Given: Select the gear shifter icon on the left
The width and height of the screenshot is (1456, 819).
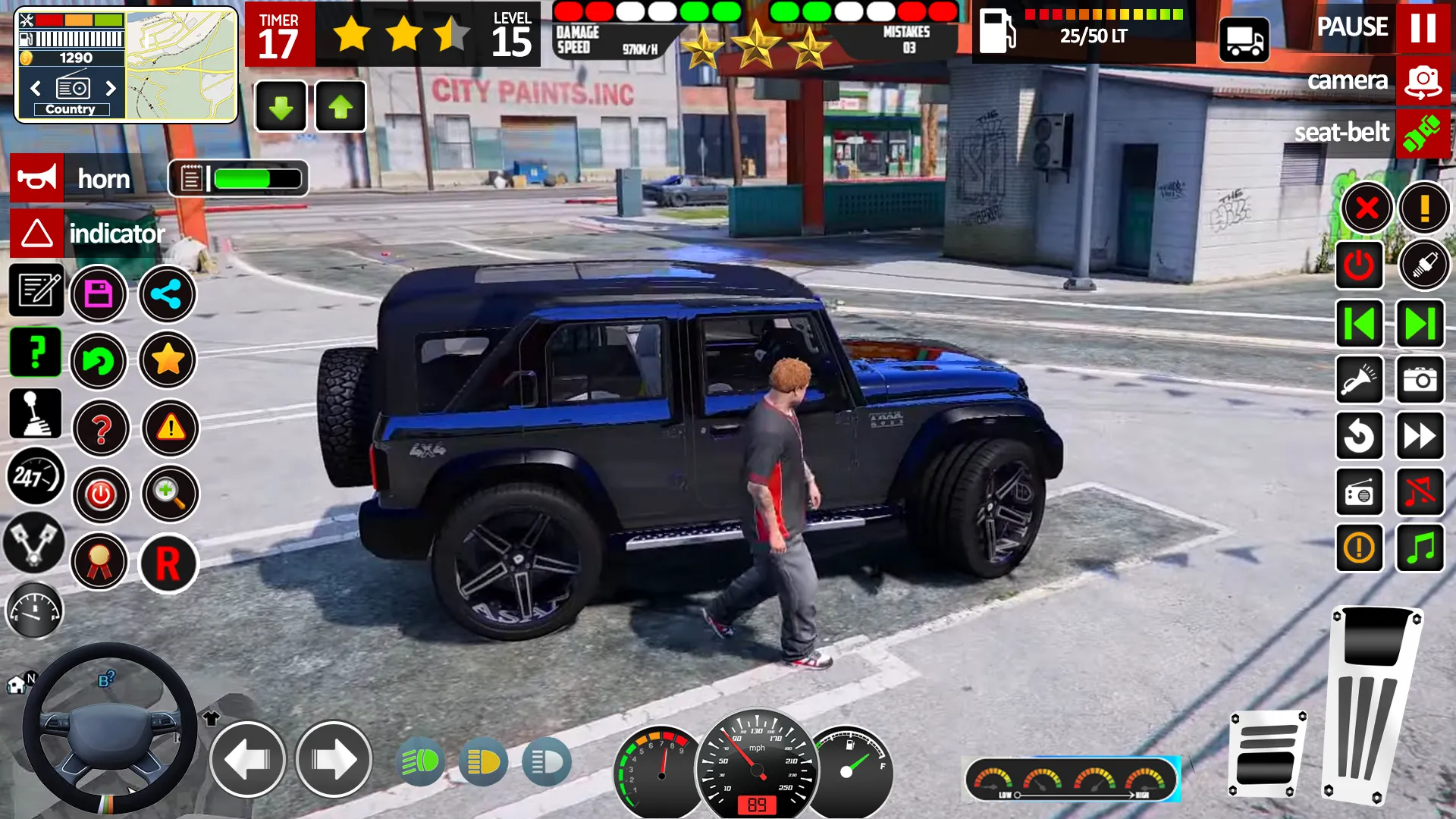Looking at the screenshot, I should 35,412.
